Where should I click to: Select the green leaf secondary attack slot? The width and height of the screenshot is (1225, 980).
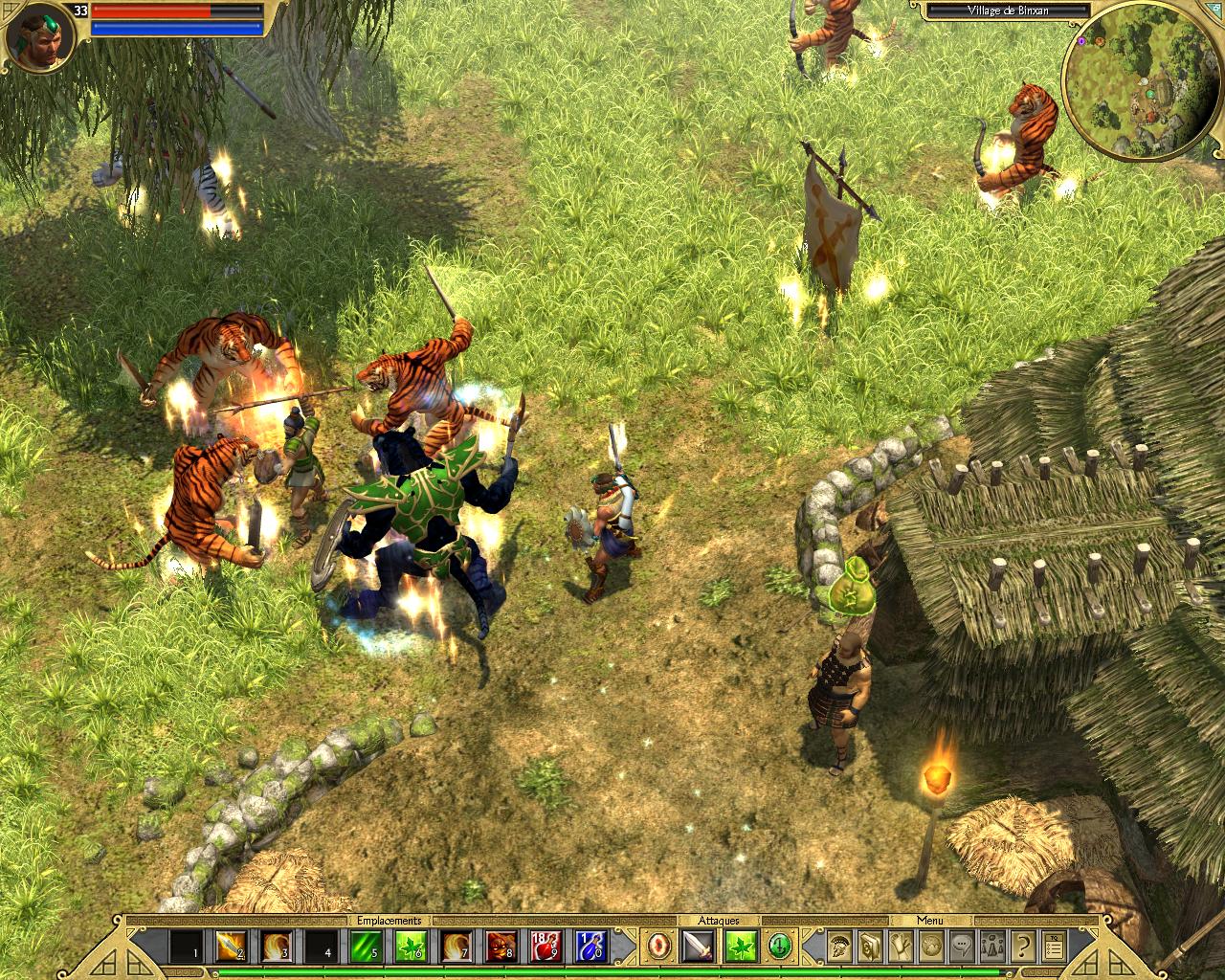tap(743, 947)
